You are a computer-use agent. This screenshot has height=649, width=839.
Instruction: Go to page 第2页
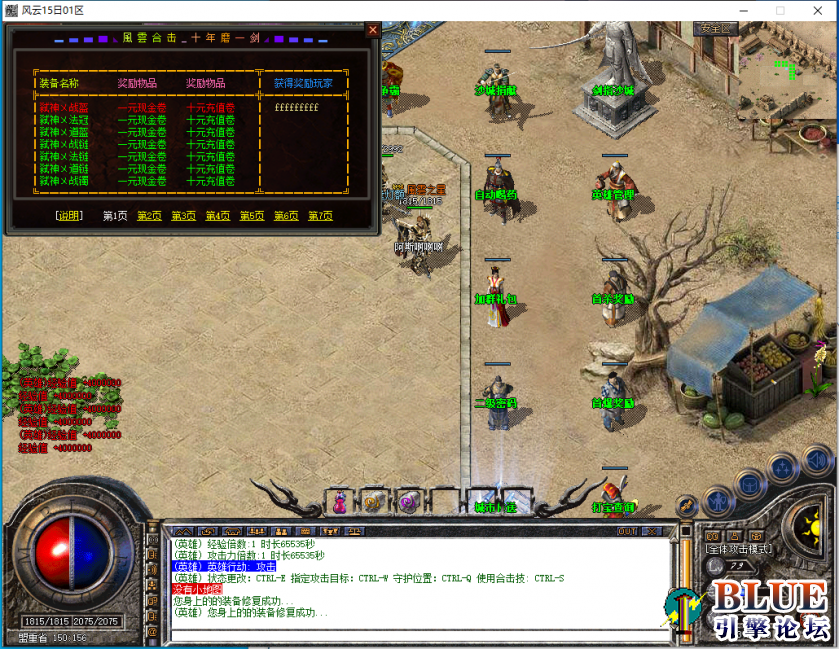click(149, 216)
